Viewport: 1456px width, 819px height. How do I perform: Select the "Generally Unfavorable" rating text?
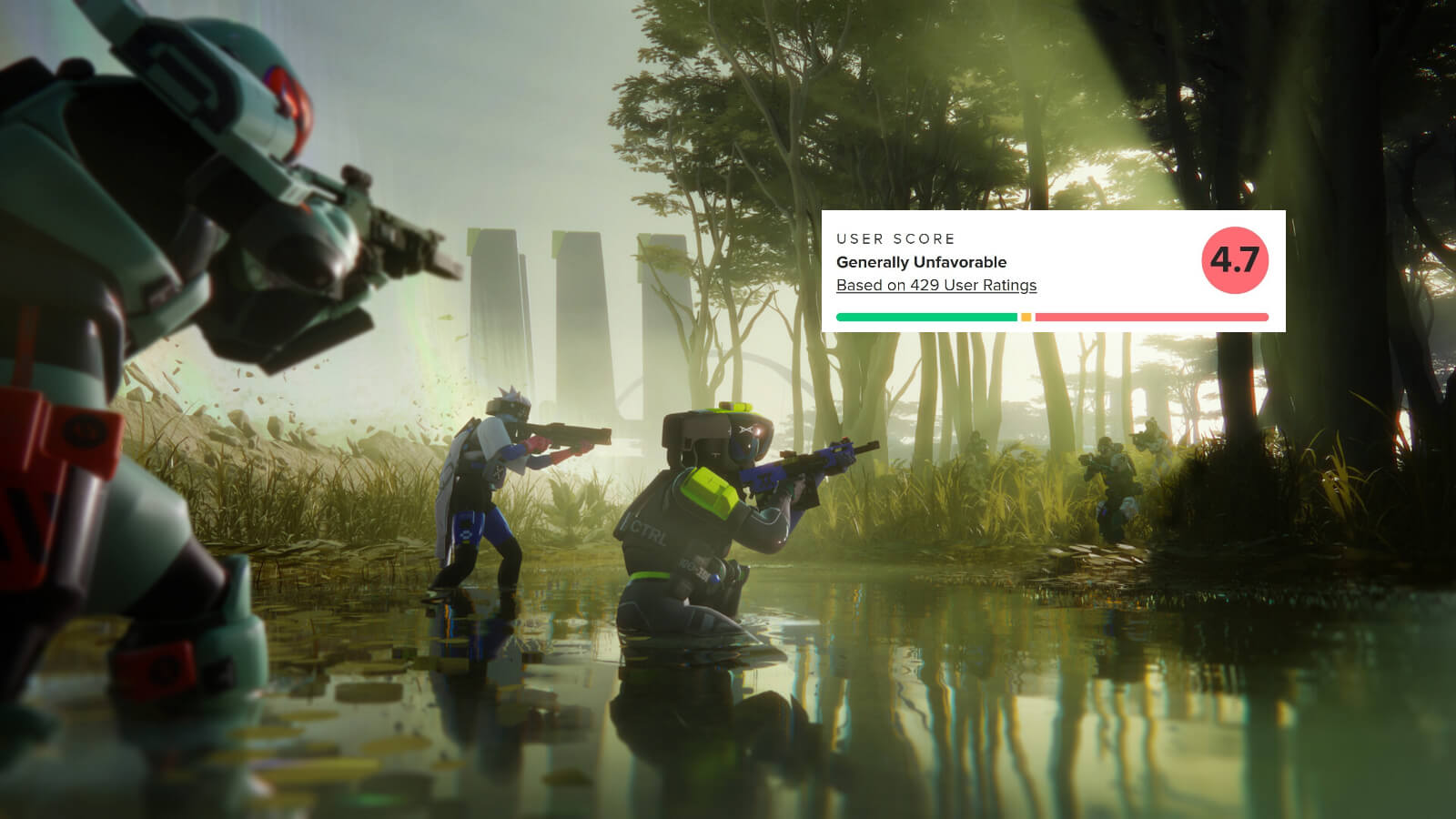[922, 261]
